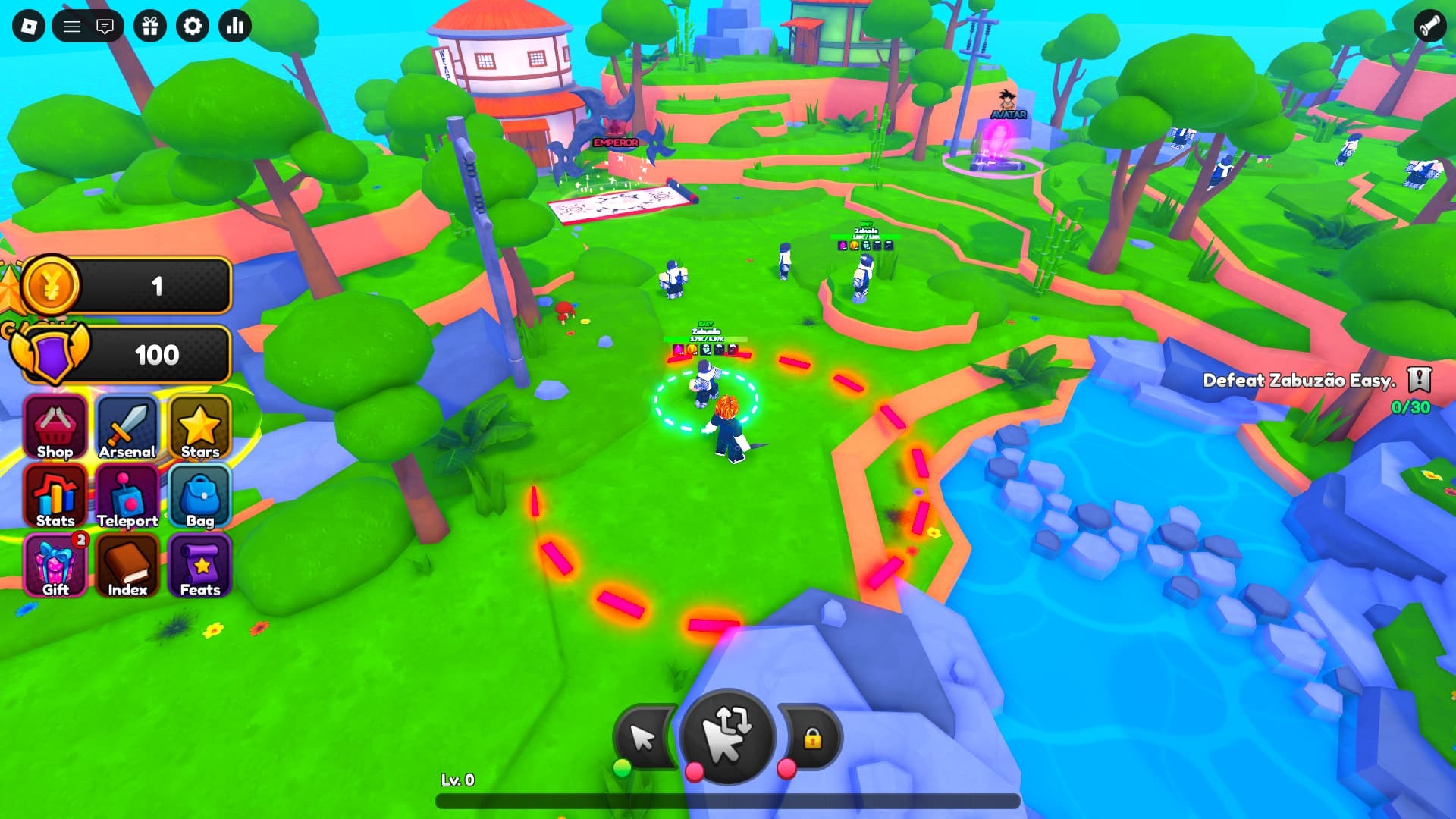Open the settings gear at the top
This screenshot has height=819, width=1456.
[192, 26]
